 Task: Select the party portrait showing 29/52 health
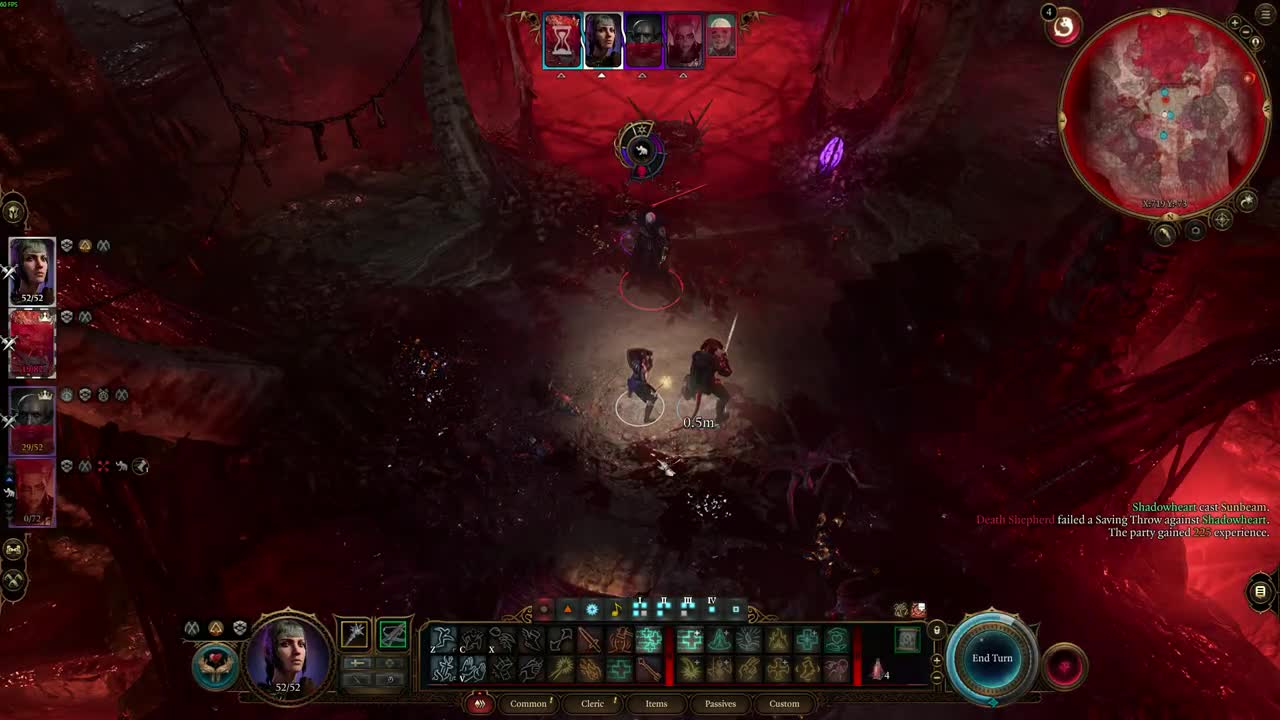tap(32, 422)
